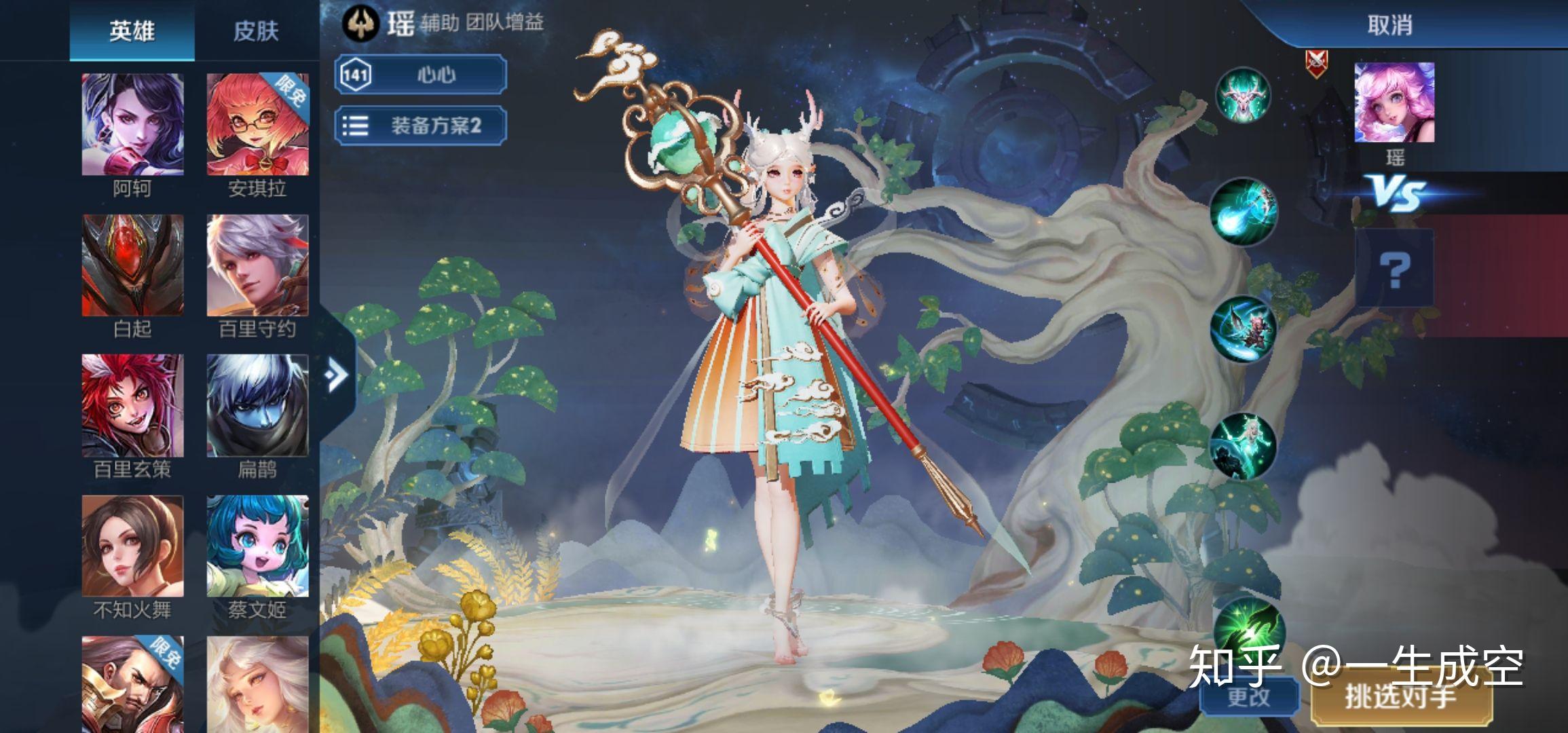Open the 心心 inscription page button
Screen dimensions: 1568x733
pos(421,74)
